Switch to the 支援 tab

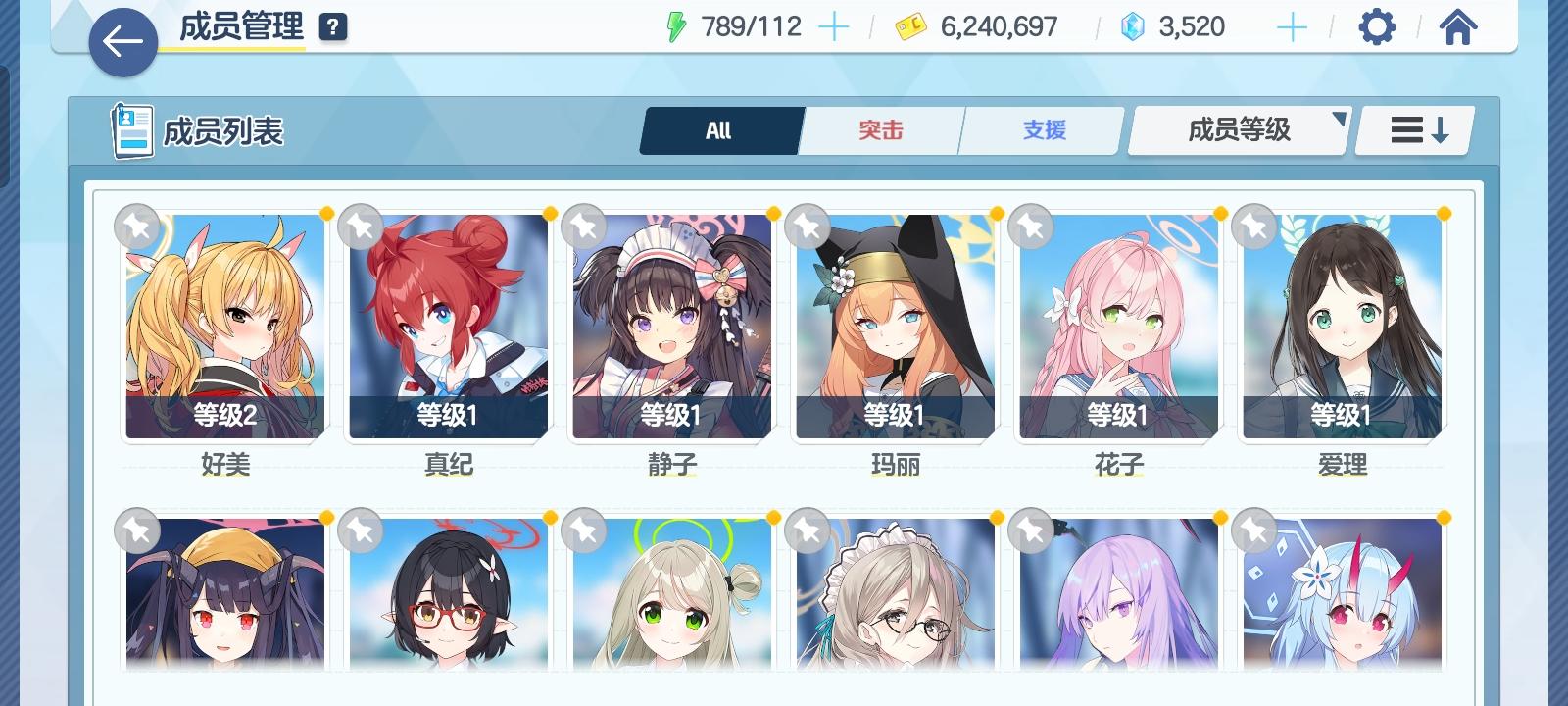[x=1041, y=128]
